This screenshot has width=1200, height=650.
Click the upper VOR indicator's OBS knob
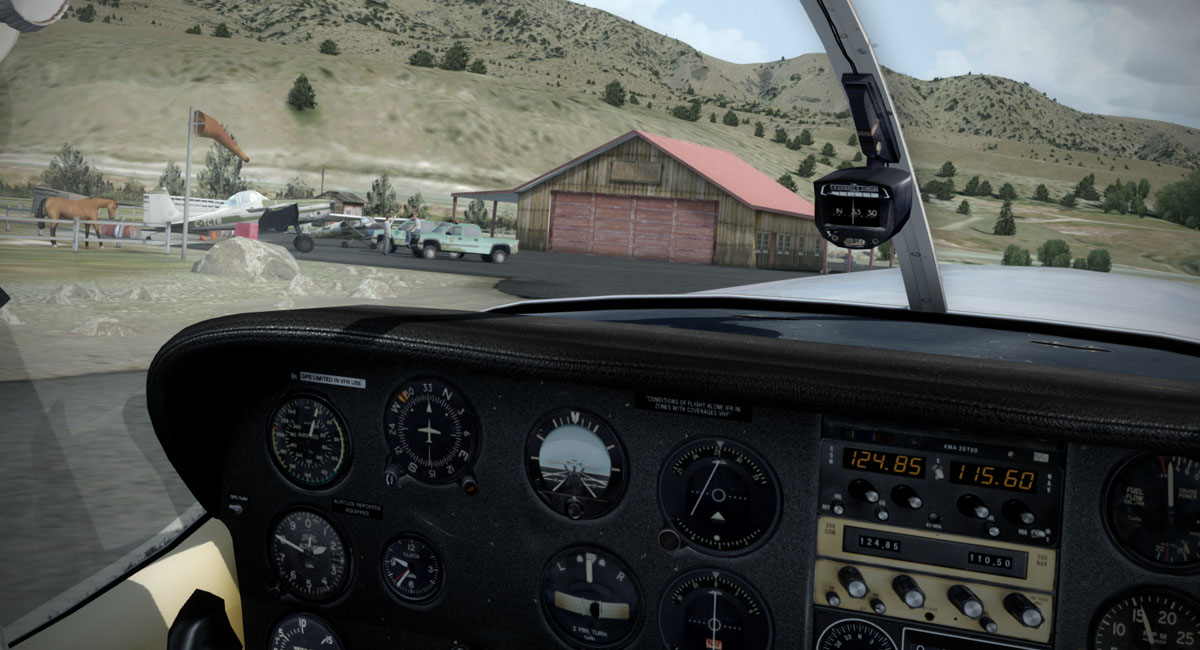click(x=669, y=540)
